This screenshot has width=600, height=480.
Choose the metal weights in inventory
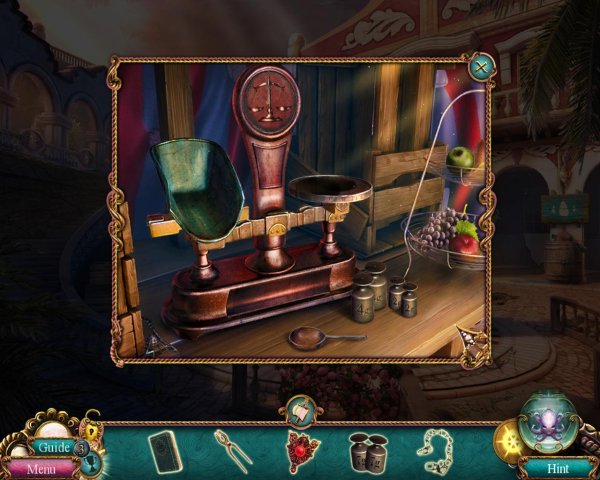(x=366, y=450)
